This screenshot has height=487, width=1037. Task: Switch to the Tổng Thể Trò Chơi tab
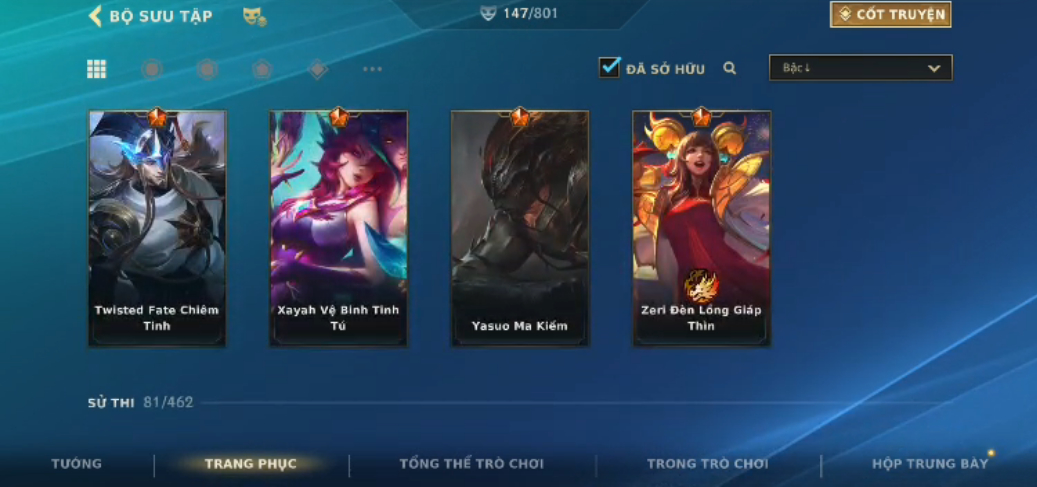(x=472, y=464)
